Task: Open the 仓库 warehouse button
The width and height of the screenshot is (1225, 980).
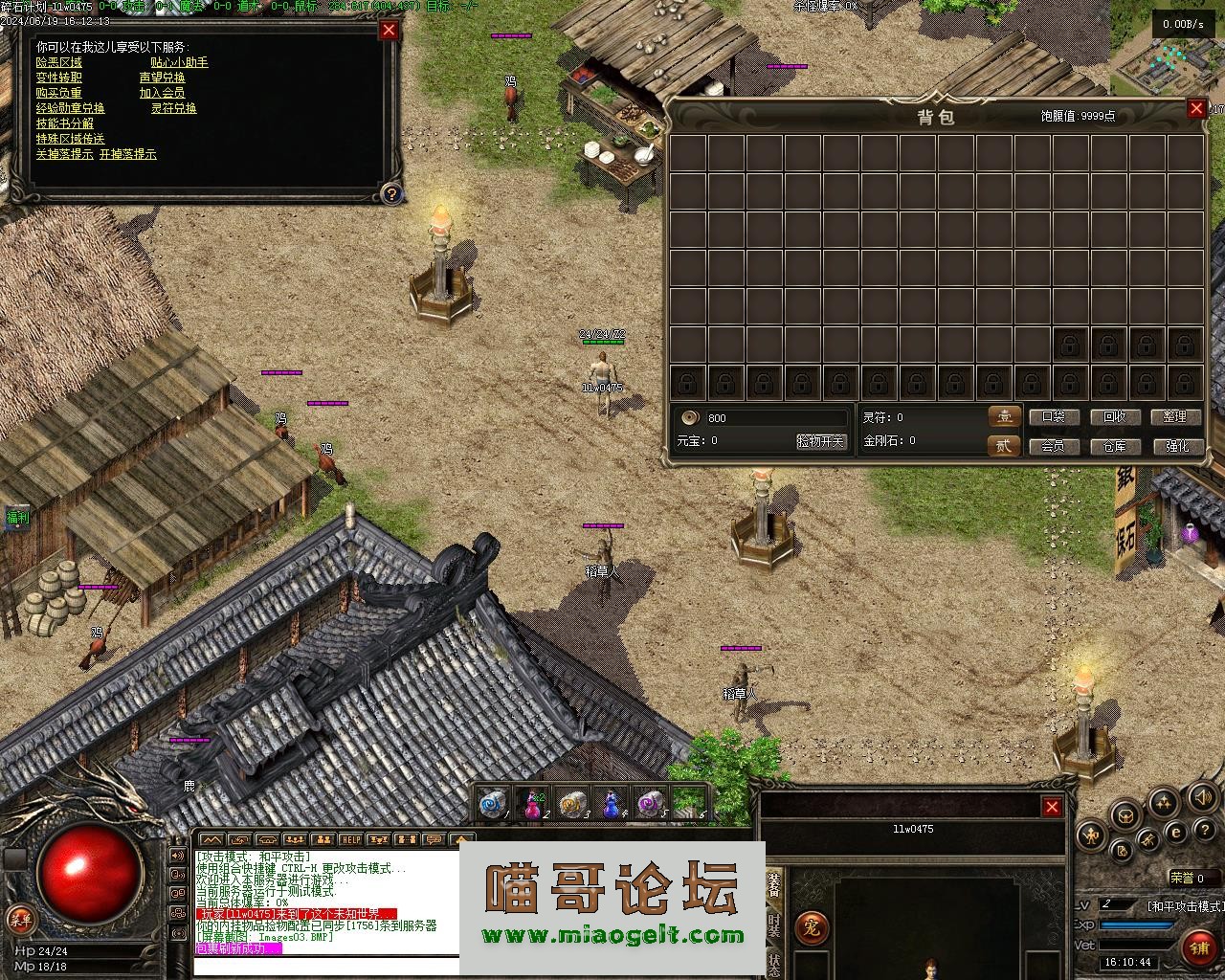Action: coord(1115,446)
